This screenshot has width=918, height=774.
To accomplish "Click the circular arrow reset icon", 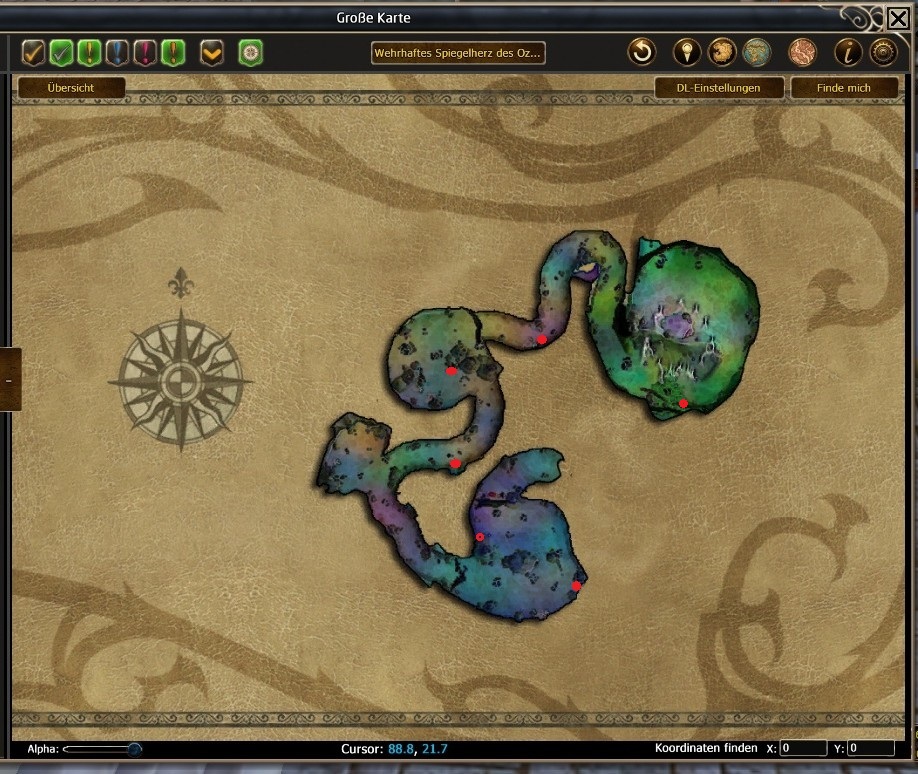I will point(641,52).
